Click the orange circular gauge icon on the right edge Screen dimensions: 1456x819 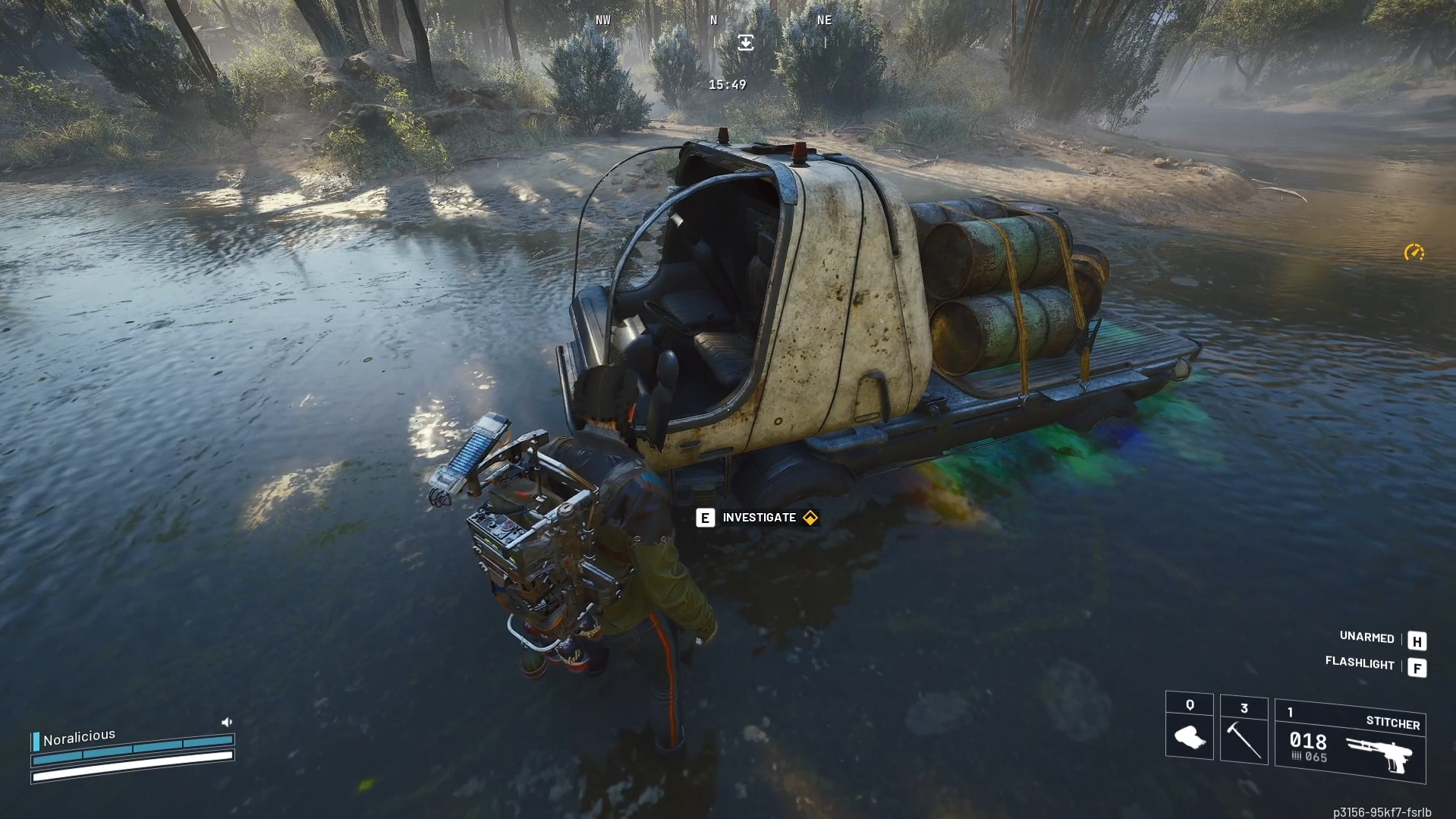tap(1414, 251)
